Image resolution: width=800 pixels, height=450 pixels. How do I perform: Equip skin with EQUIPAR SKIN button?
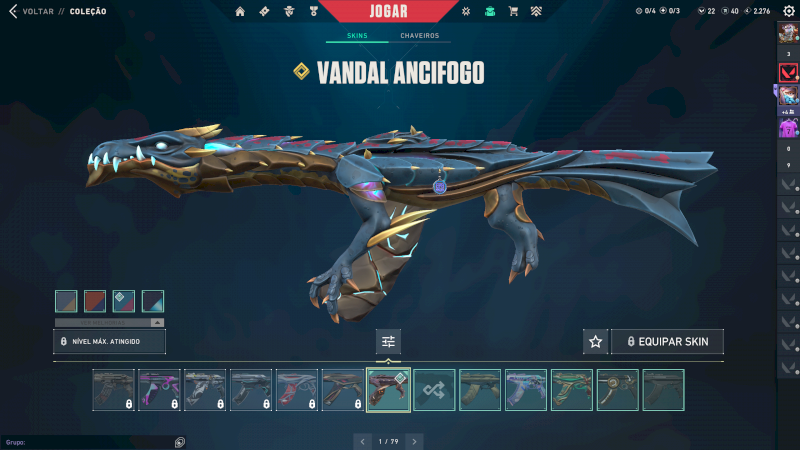click(667, 342)
